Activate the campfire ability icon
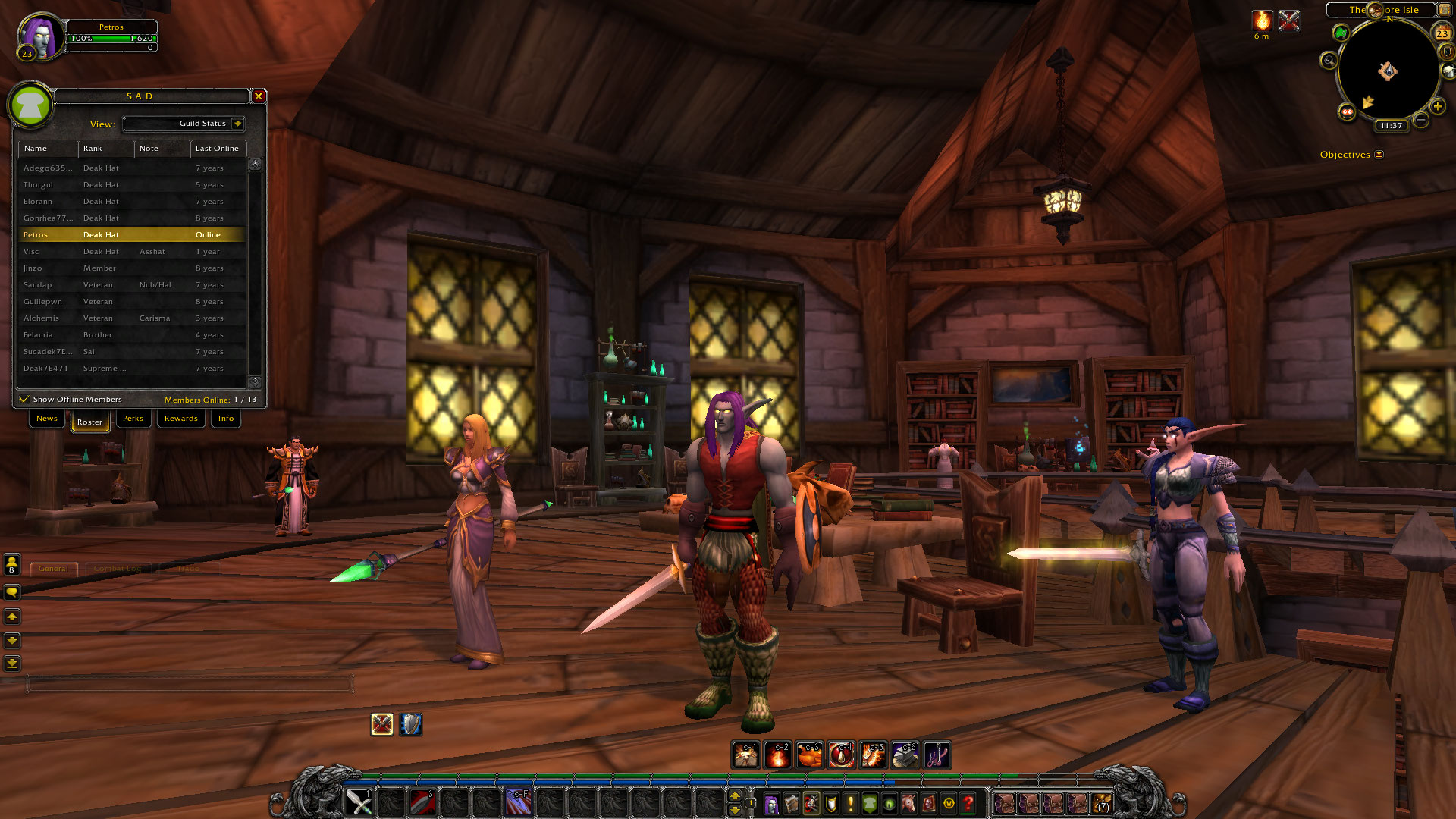 click(778, 755)
